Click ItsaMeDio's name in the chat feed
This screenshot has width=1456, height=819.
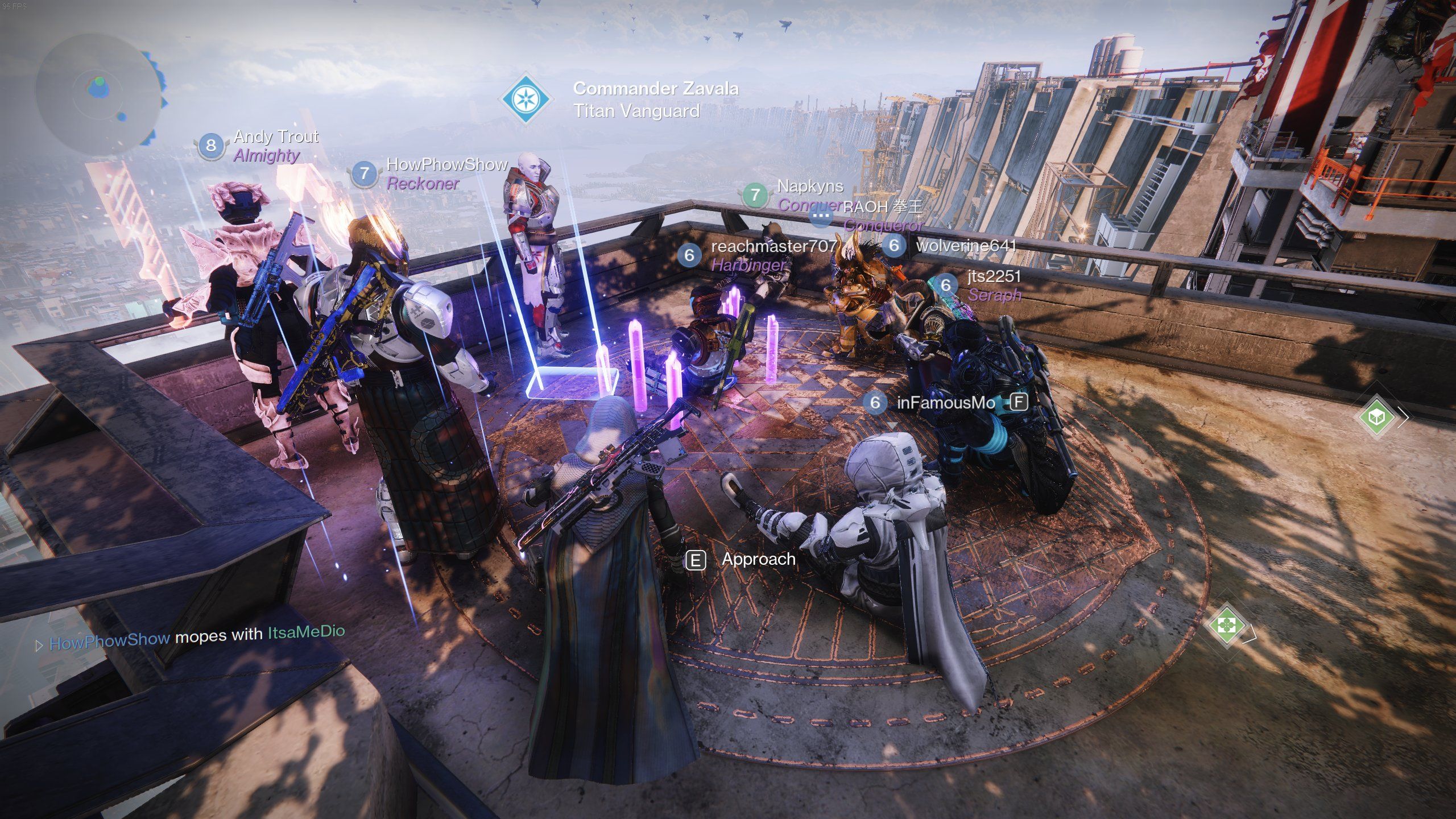pos(306,631)
